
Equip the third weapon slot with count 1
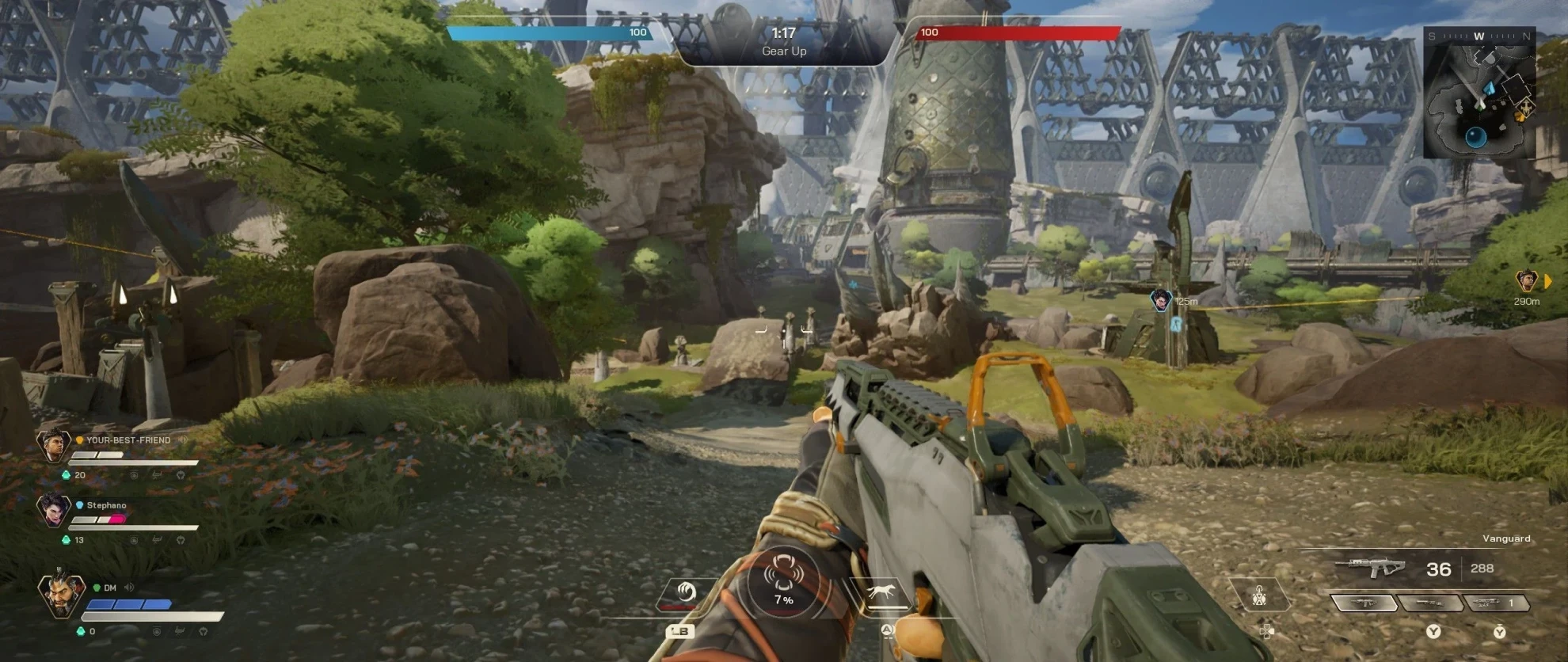(x=1495, y=603)
